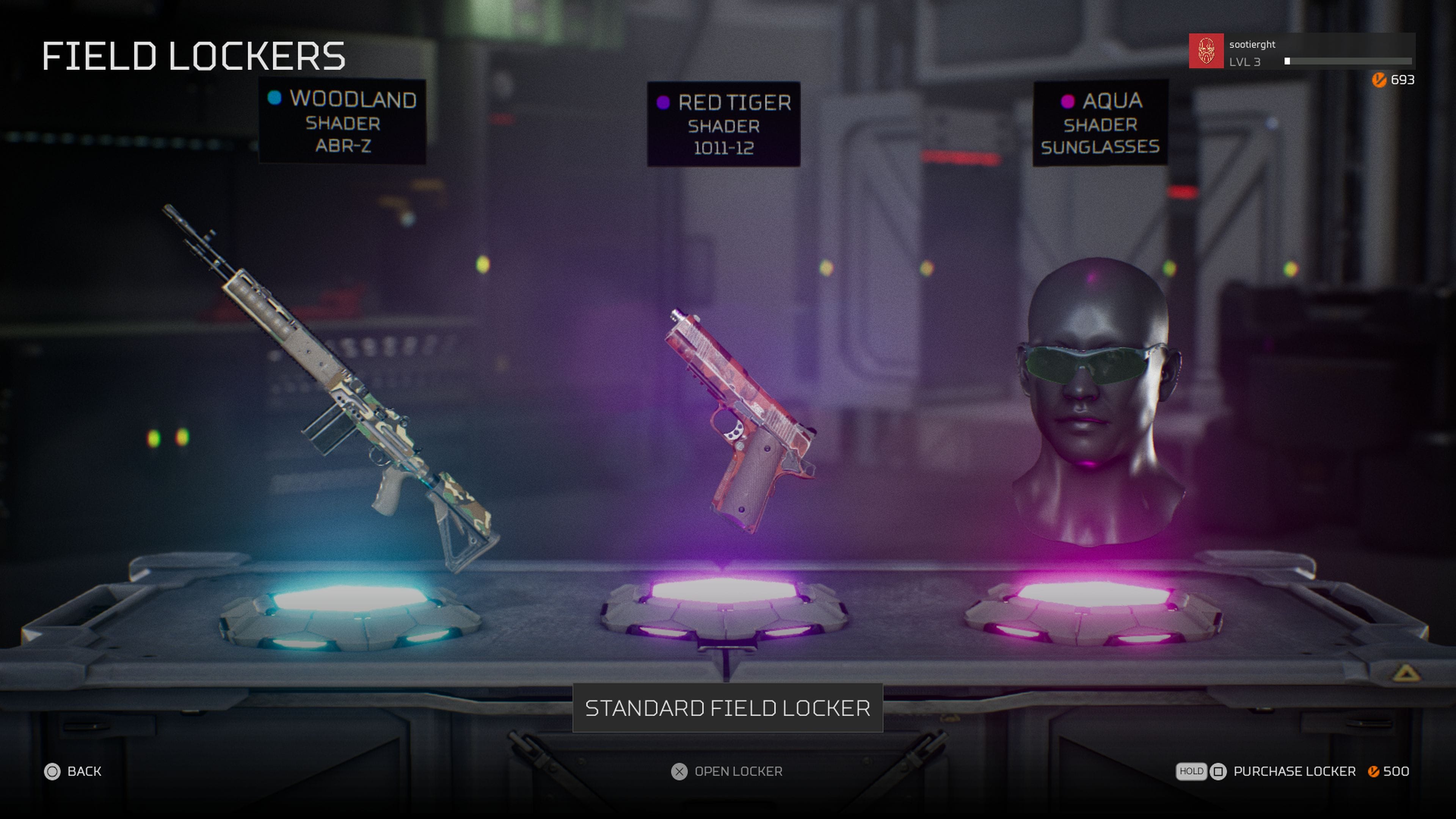Select the Red Tiger Shader 1011-12 reward

click(x=723, y=124)
